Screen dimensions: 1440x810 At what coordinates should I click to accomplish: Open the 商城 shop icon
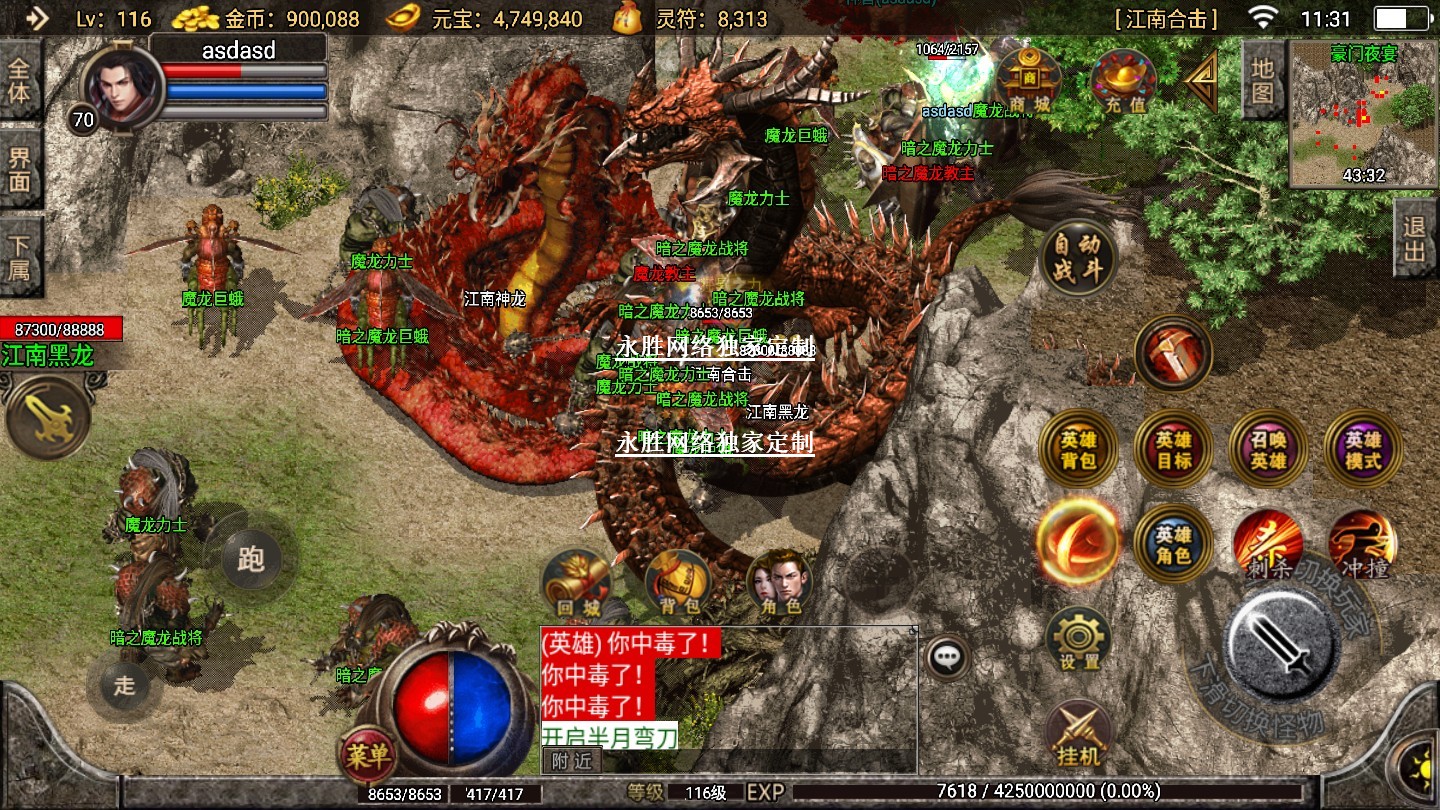click(x=1029, y=80)
